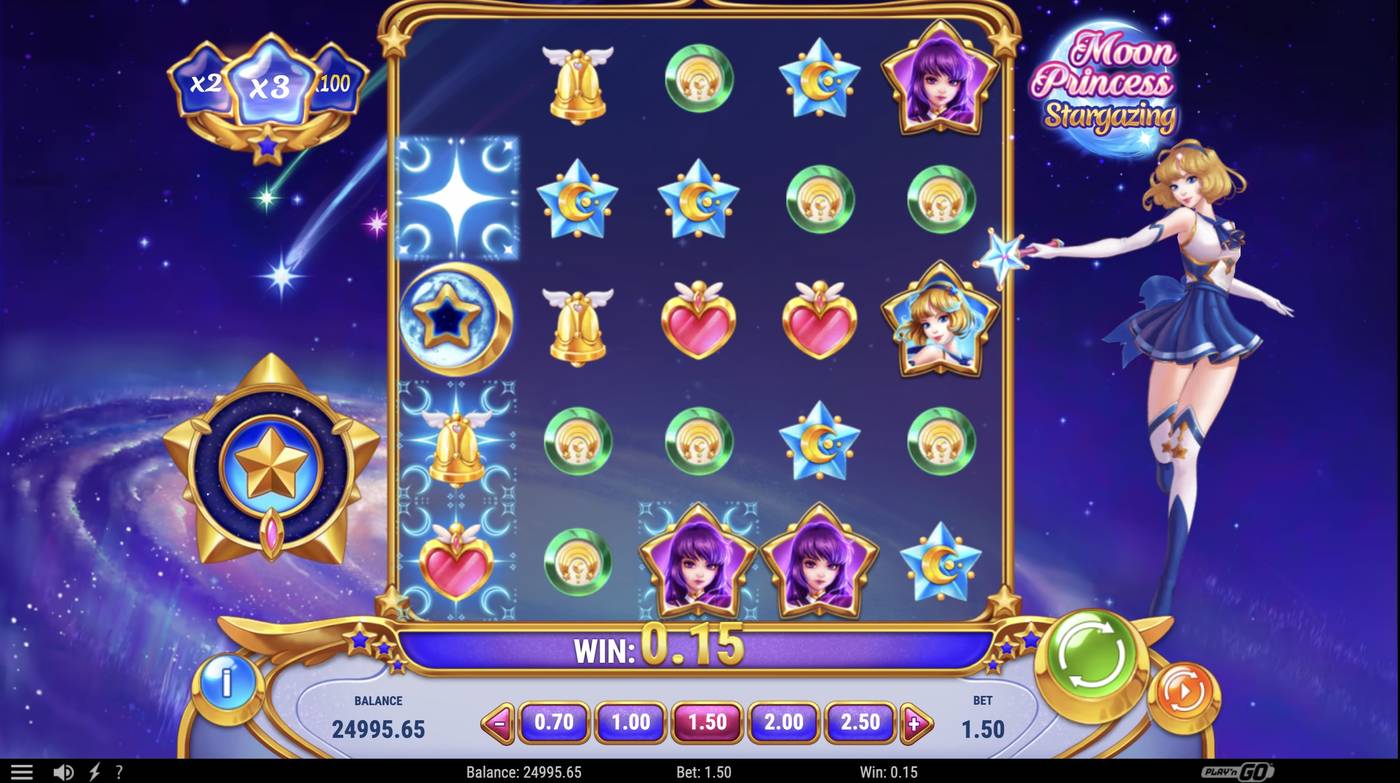Click the question mark help icon
This screenshot has width=1400, height=783.
coord(117,770)
